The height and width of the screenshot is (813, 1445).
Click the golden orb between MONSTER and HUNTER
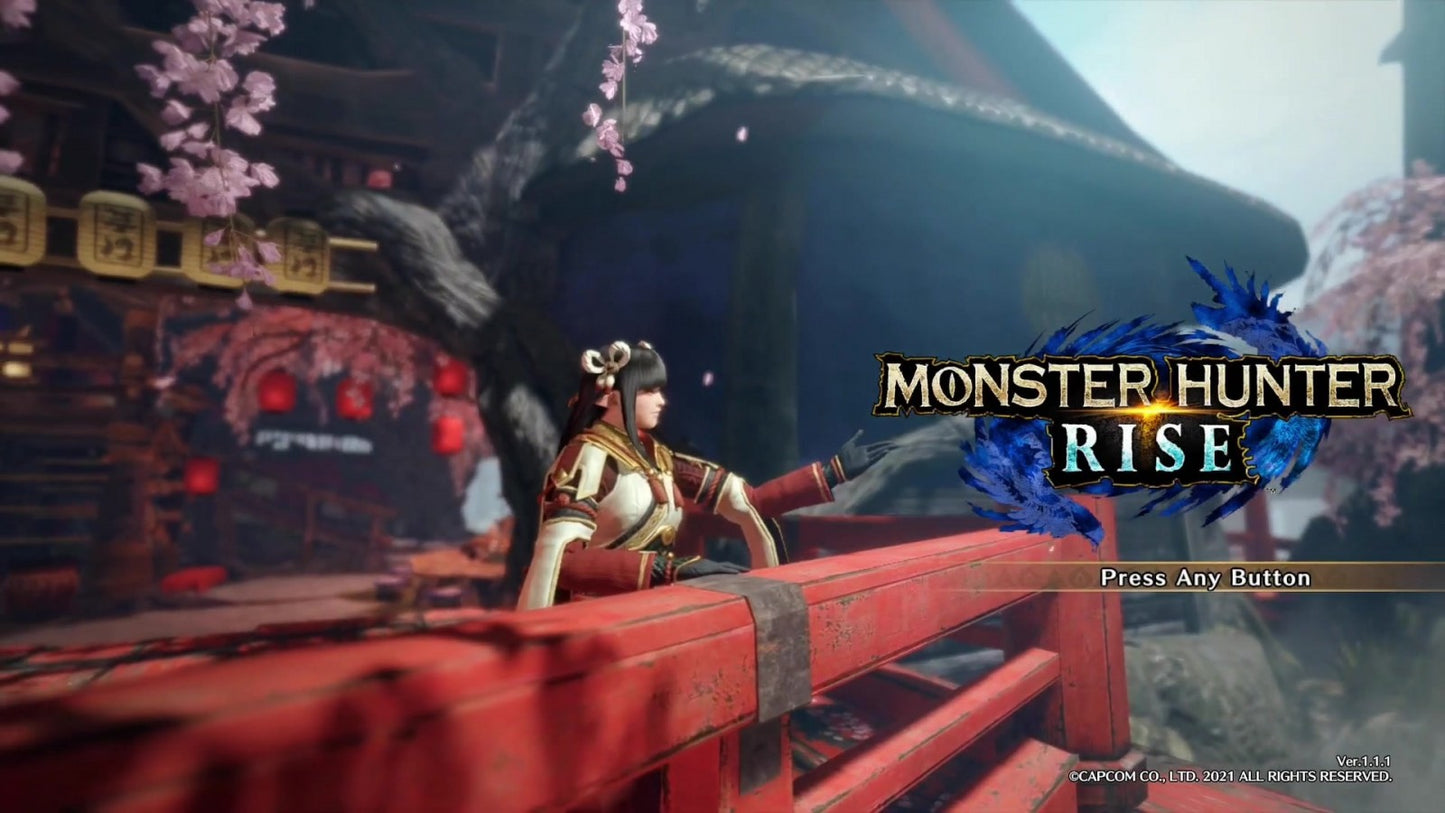point(1152,407)
